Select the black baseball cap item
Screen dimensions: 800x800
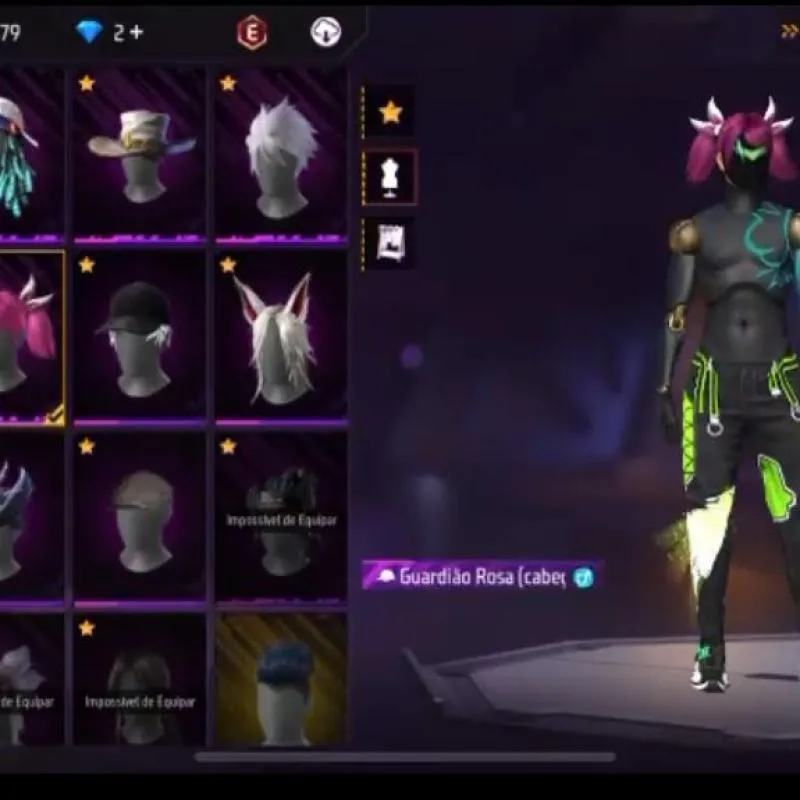click(140, 337)
